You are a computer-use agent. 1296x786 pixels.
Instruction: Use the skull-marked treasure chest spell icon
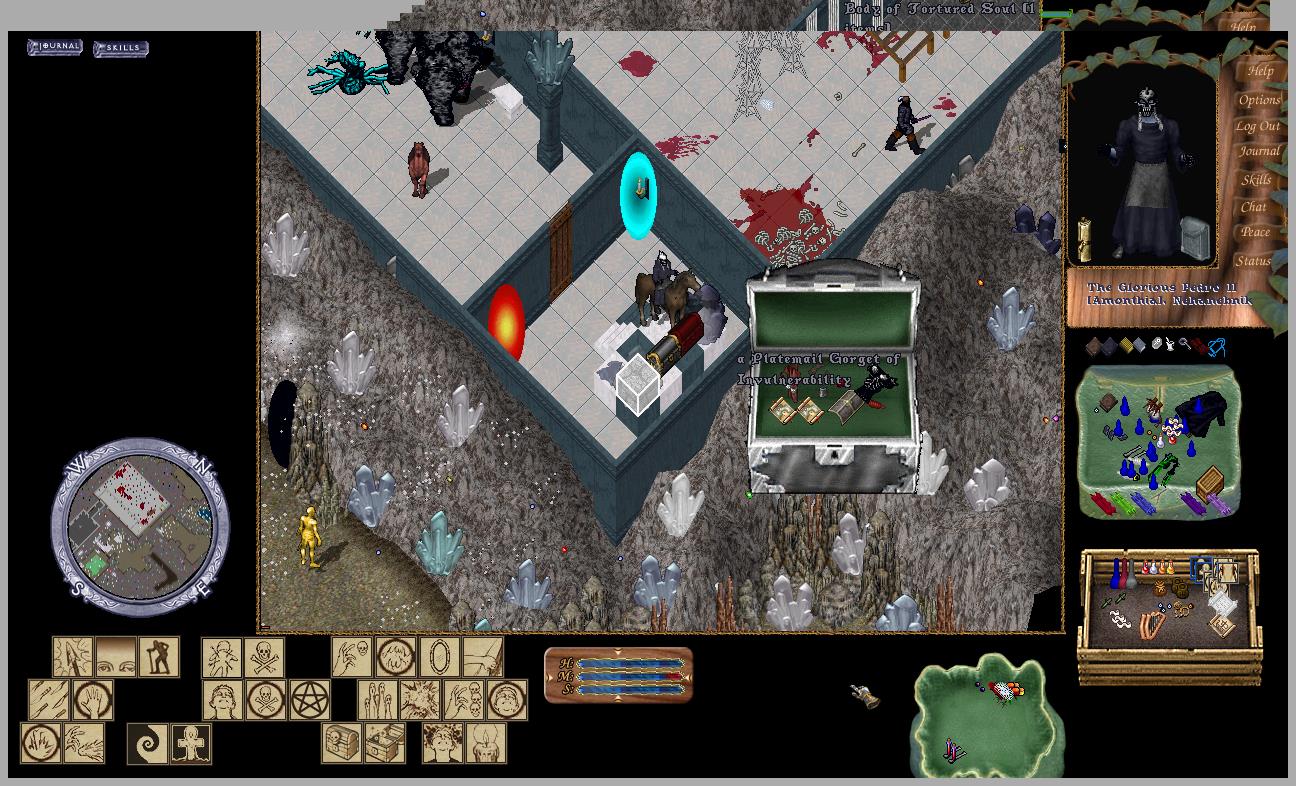[x=342, y=744]
